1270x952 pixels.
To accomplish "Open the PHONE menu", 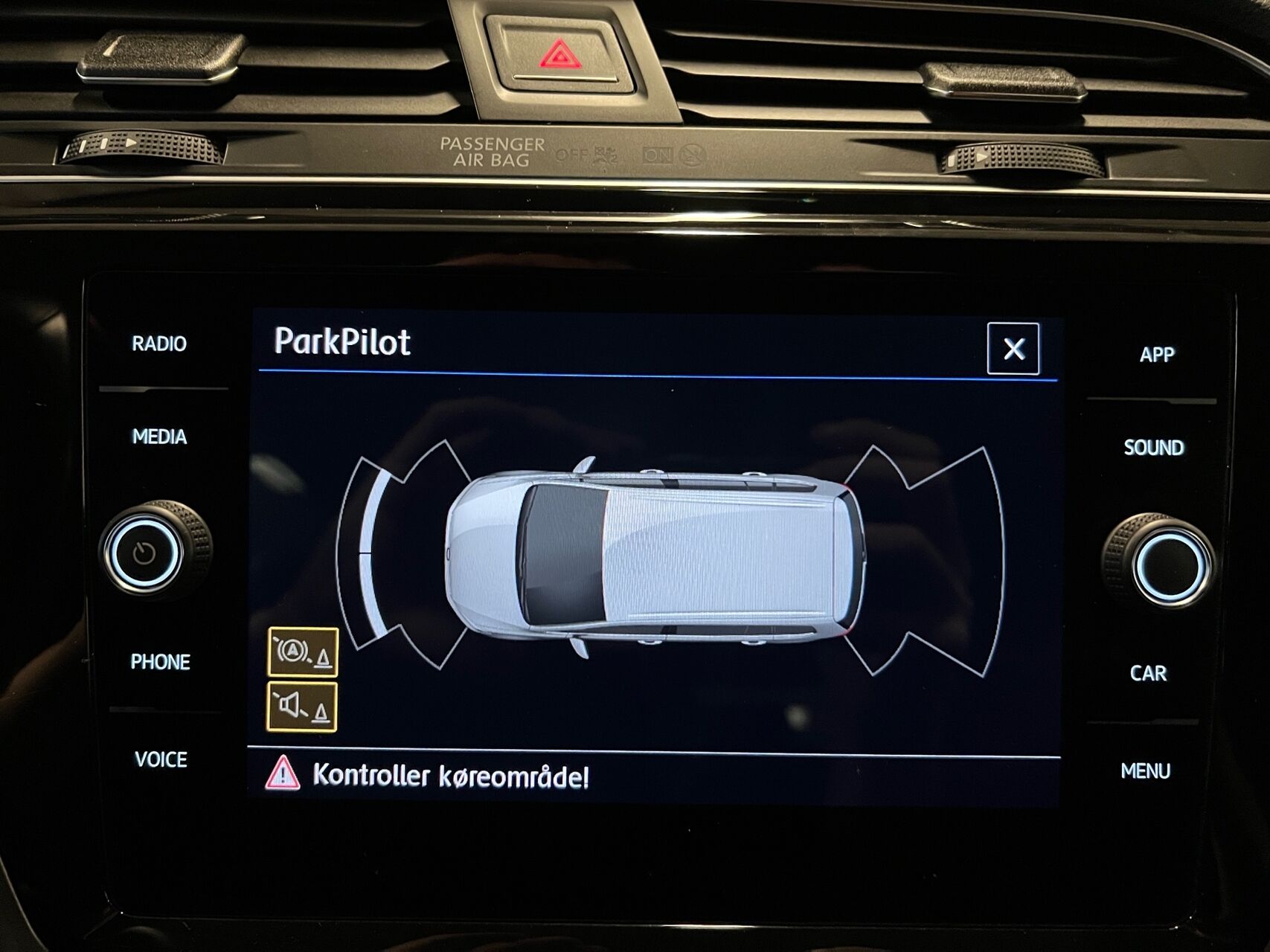I will click(160, 662).
